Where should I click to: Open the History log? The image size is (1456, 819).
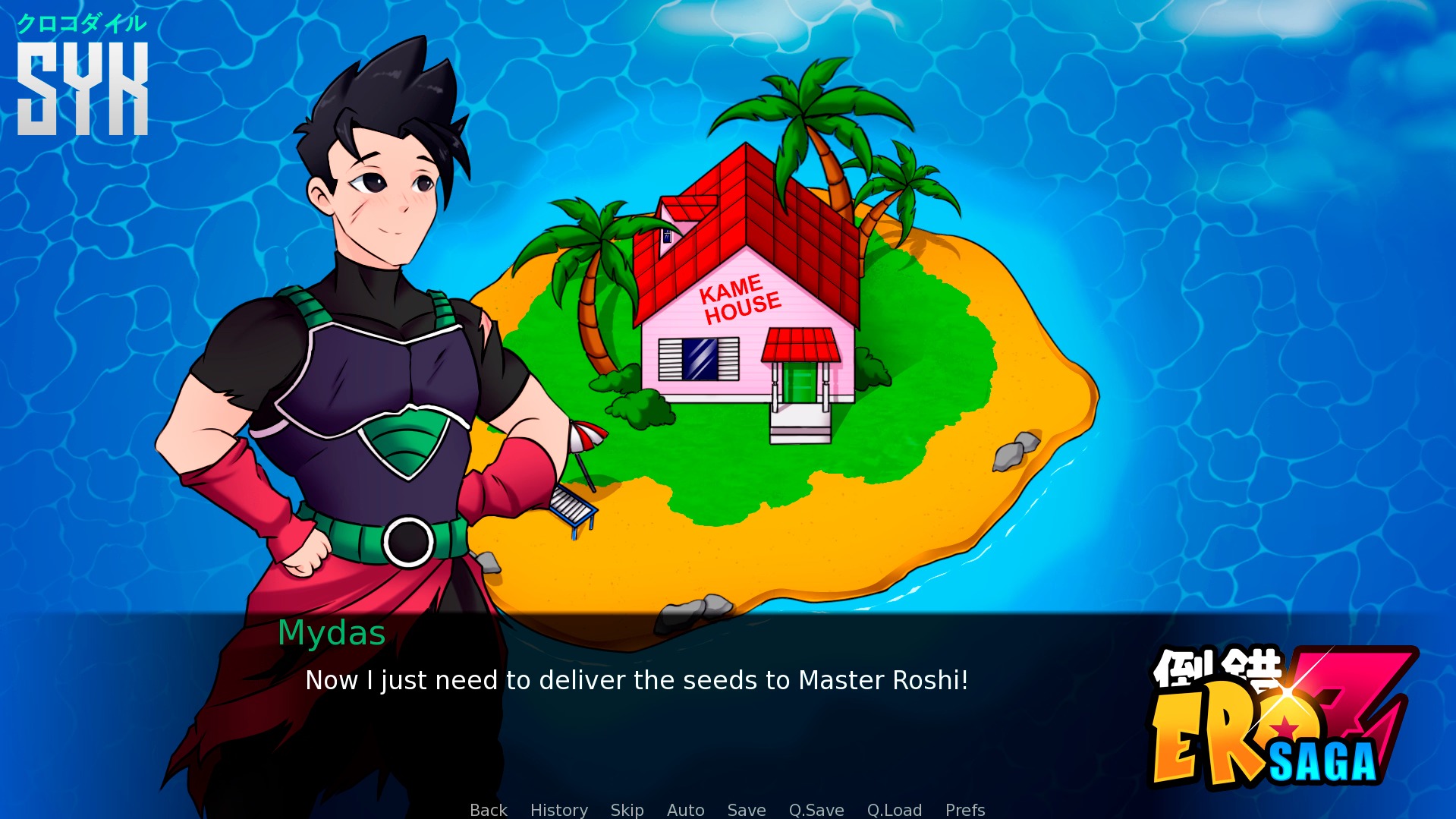tap(558, 809)
